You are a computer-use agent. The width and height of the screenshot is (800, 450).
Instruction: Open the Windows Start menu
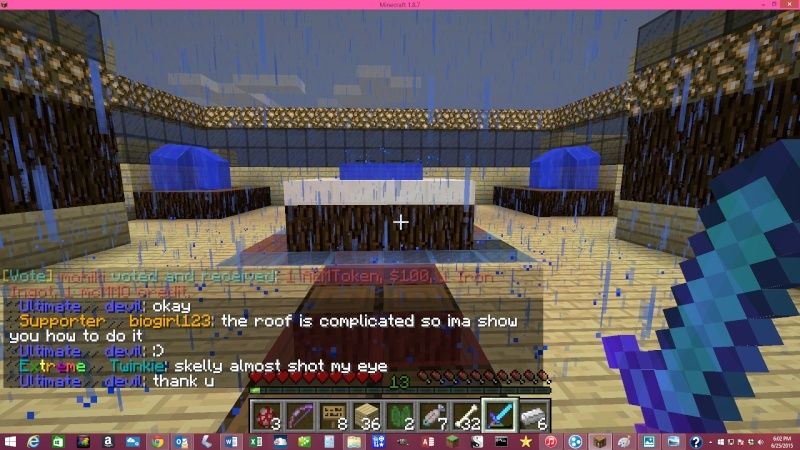pos(11,441)
